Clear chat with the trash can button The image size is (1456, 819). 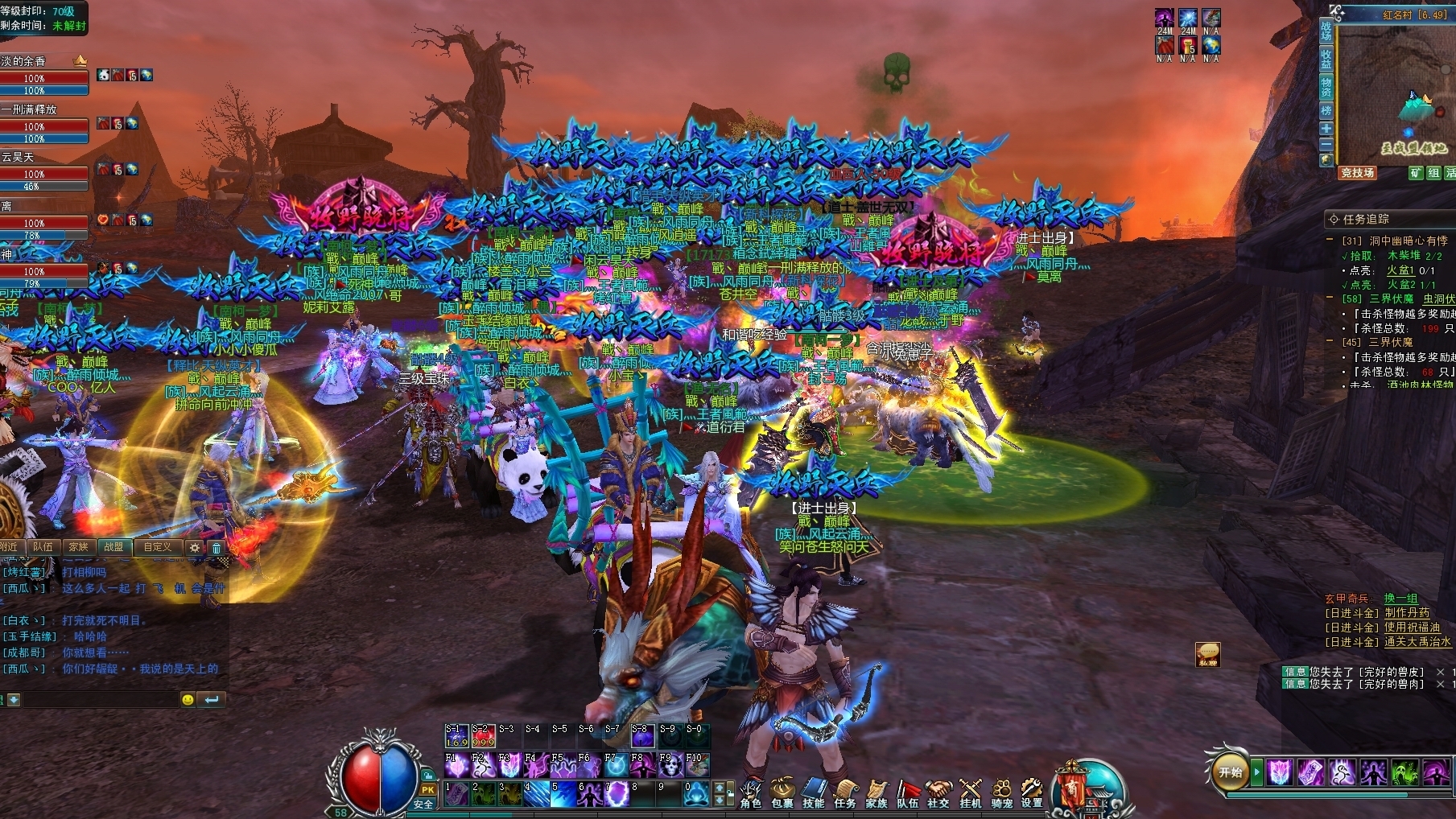point(216,548)
